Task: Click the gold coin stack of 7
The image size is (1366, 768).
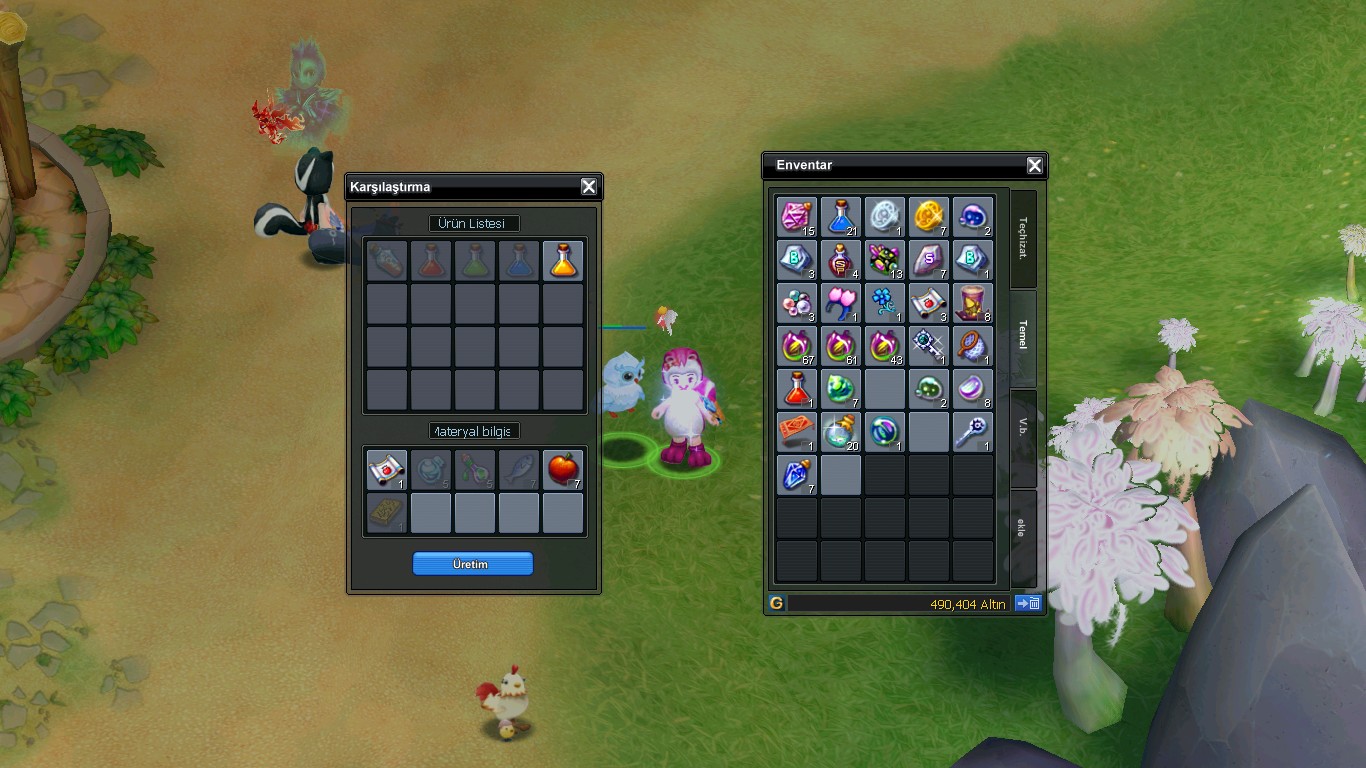Action: (x=929, y=217)
